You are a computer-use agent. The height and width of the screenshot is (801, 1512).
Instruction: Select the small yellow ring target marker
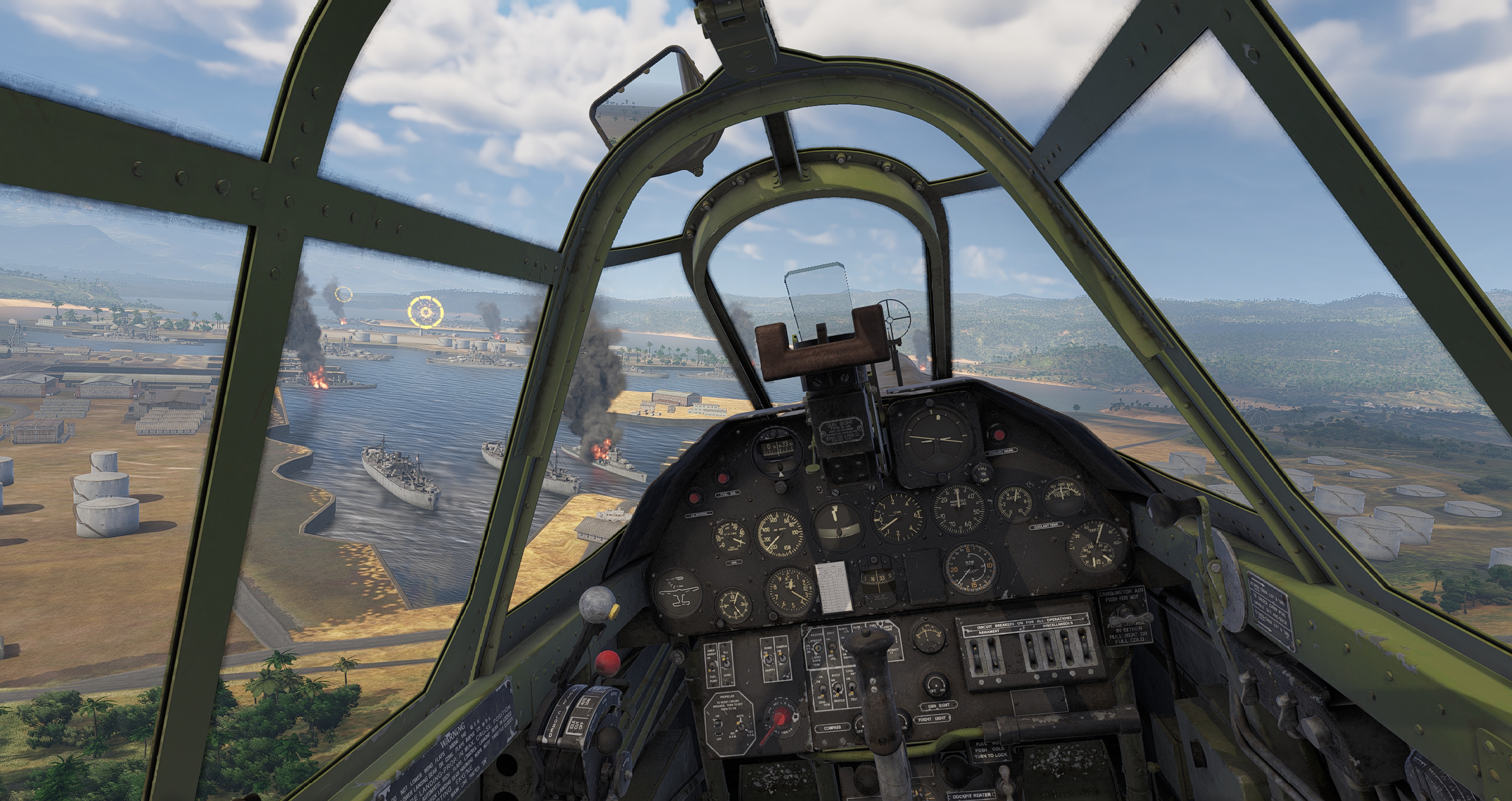(x=343, y=294)
